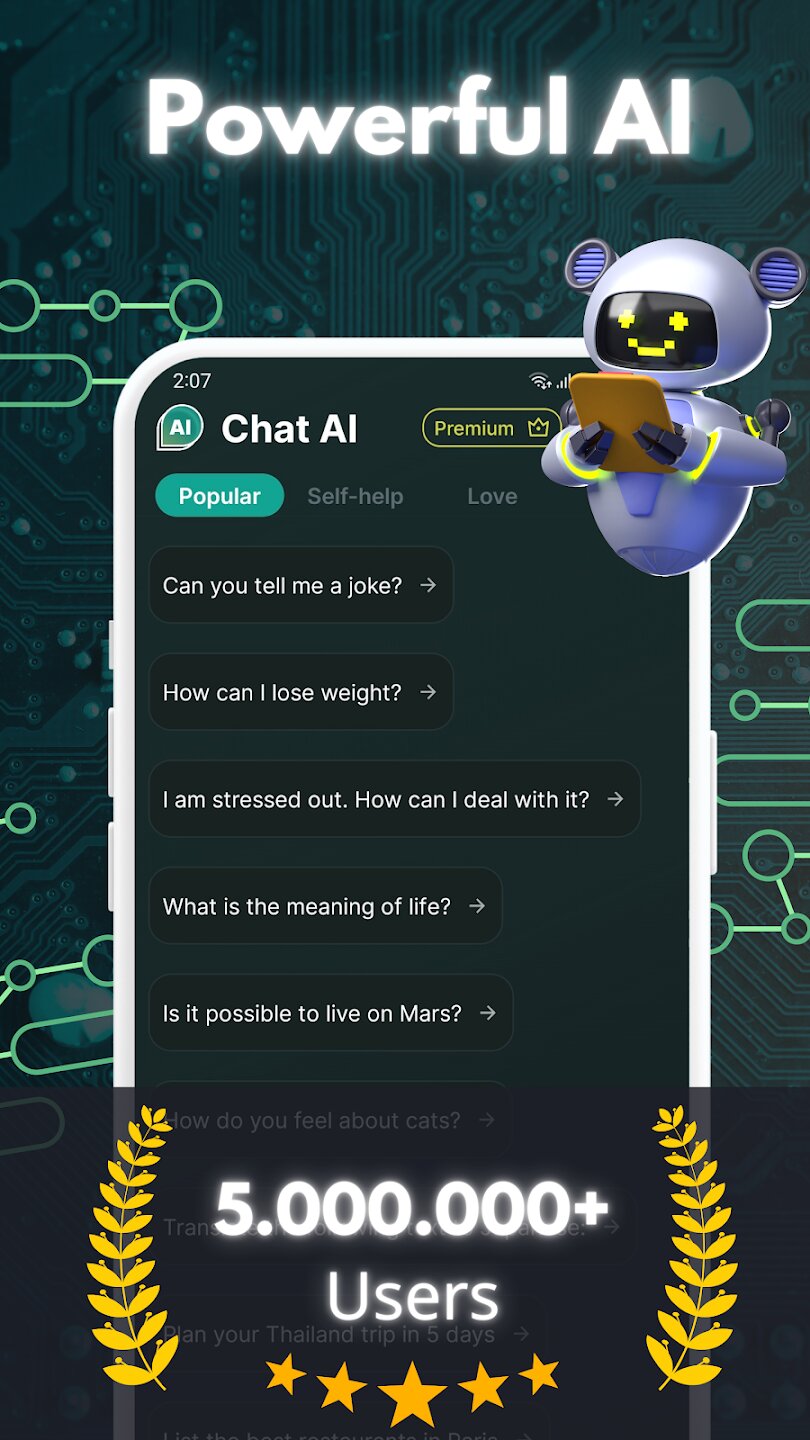Screen dimensions: 810x1440
Task: Pick the "I am stressed out" prompt
Action: 394,799
